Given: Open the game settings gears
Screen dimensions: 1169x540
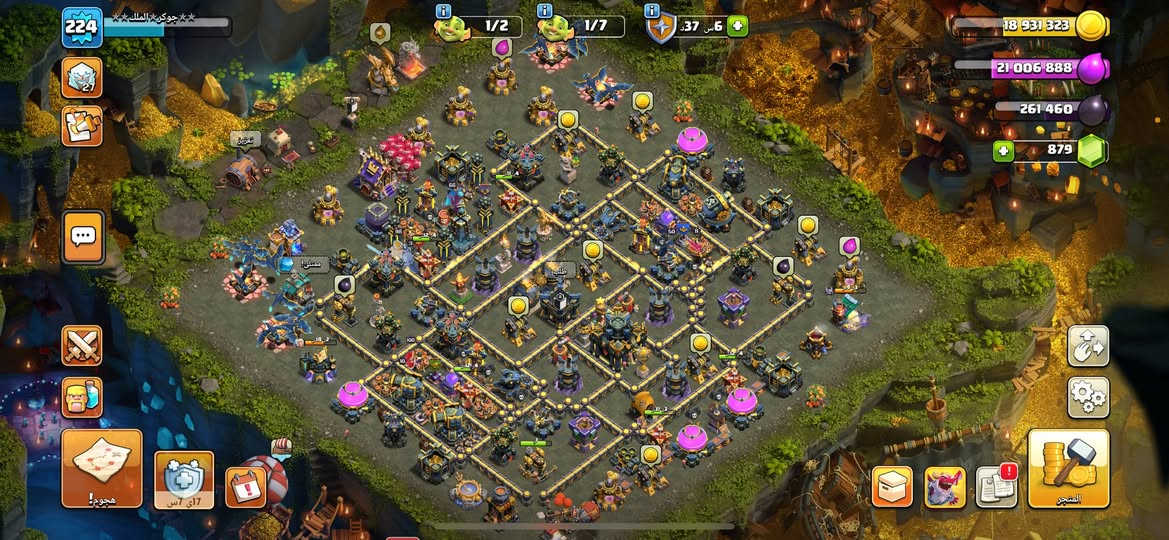Looking at the screenshot, I should 1088,397.
